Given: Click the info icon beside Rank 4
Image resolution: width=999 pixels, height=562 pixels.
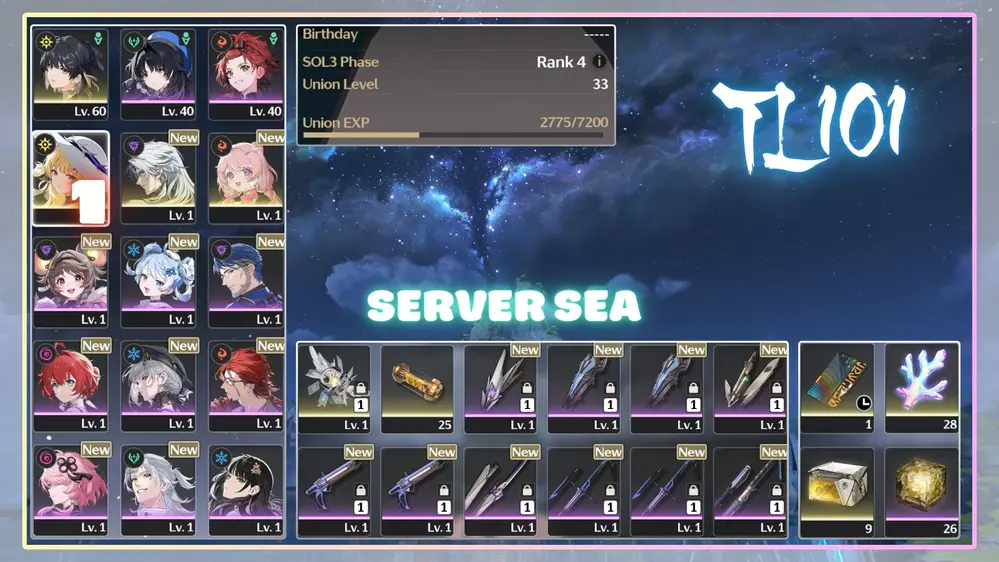Looking at the screenshot, I should [x=600, y=62].
